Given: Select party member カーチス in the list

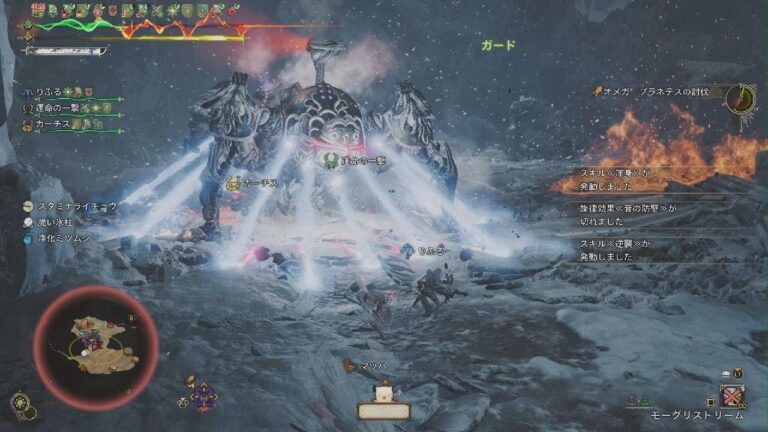Looking at the screenshot, I should [x=51, y=125].
